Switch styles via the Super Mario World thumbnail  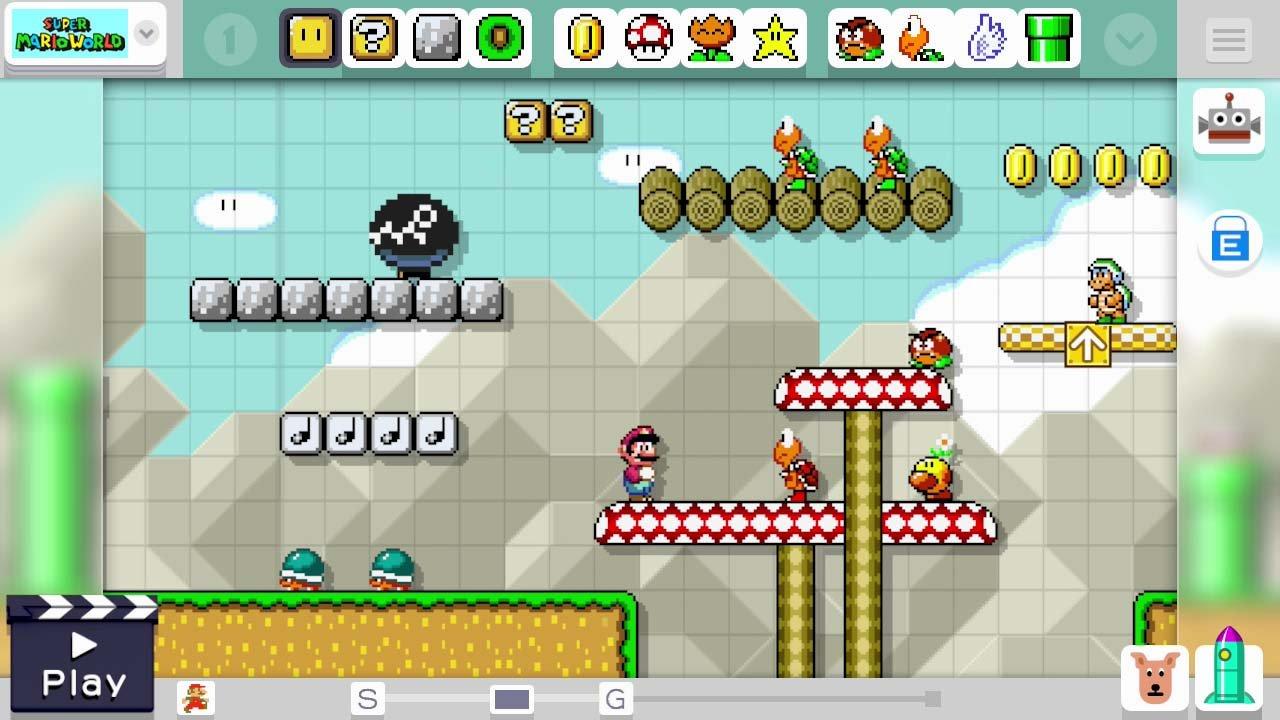tap(72, 32)
